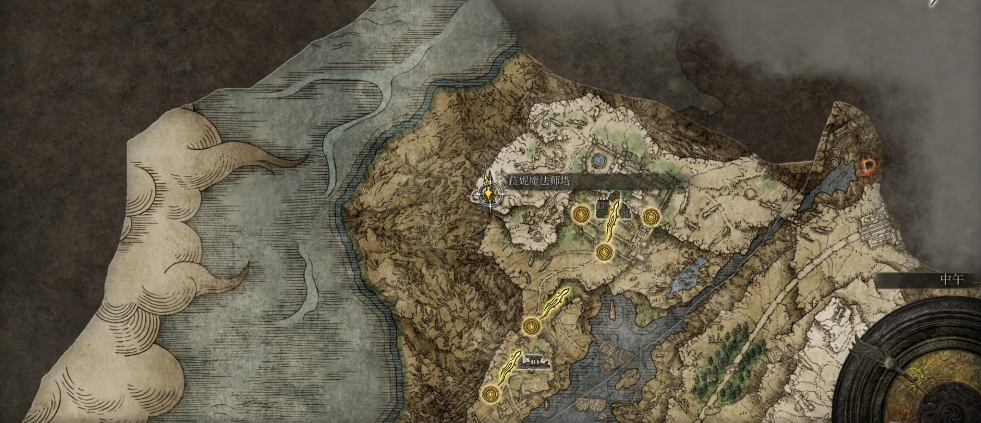Choose the grace marker directly below the manor icon
The height and width of the screenshot is (423, 981).
pos(604,252)
